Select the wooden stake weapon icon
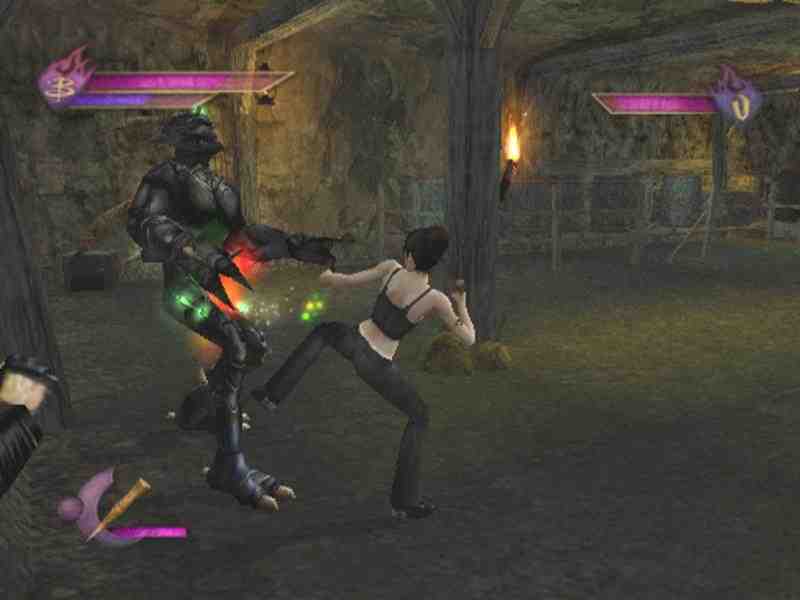 [x=119, y=506]
